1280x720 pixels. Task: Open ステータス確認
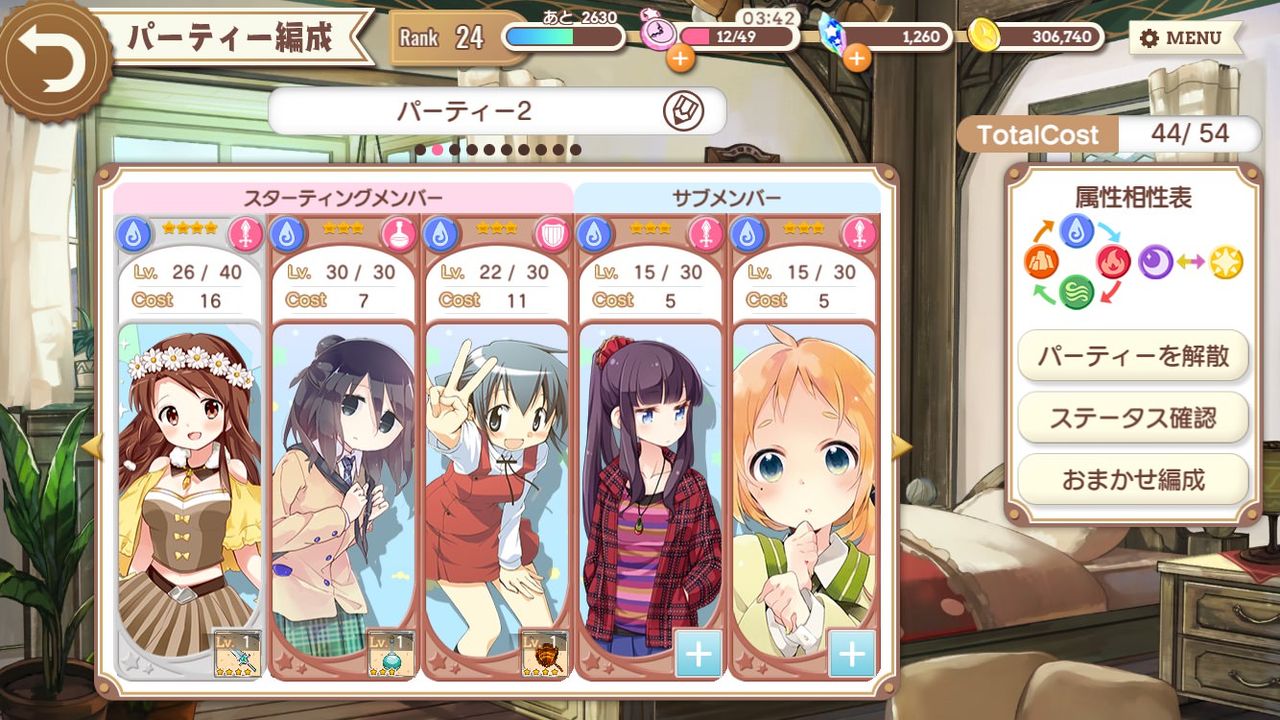(x=1133, y=418)
